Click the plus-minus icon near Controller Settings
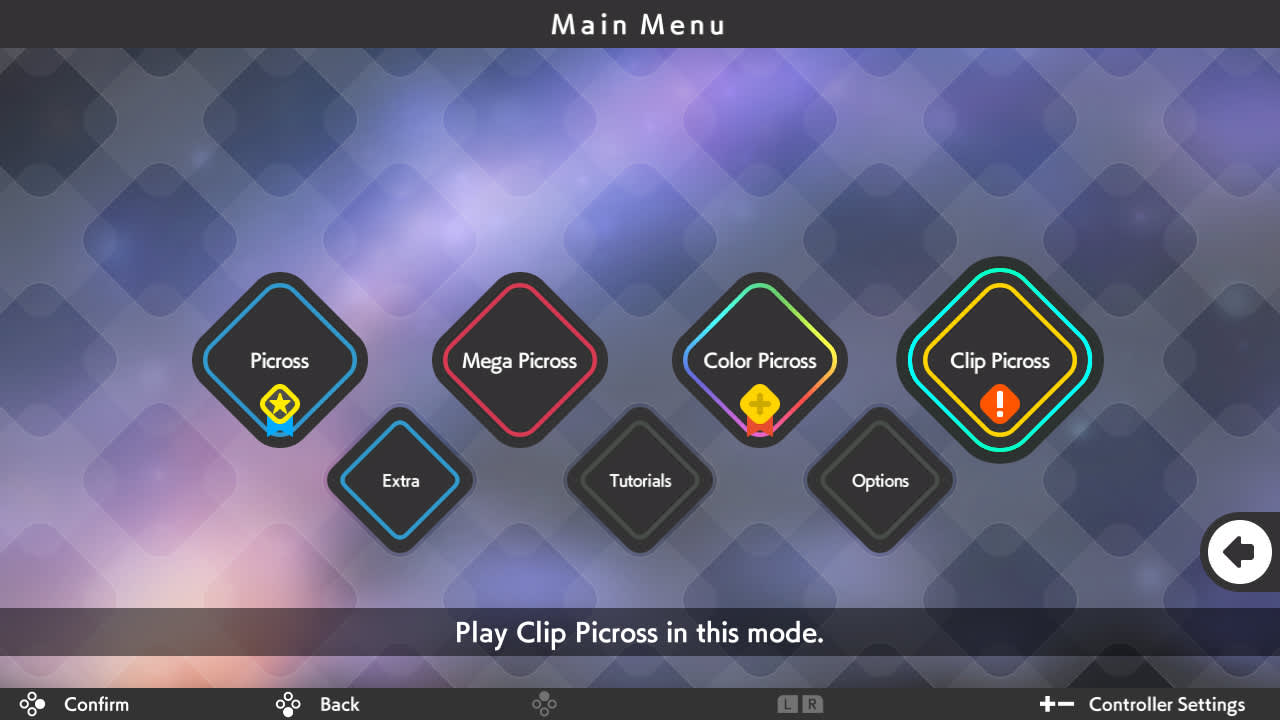 pos(1056,704)
